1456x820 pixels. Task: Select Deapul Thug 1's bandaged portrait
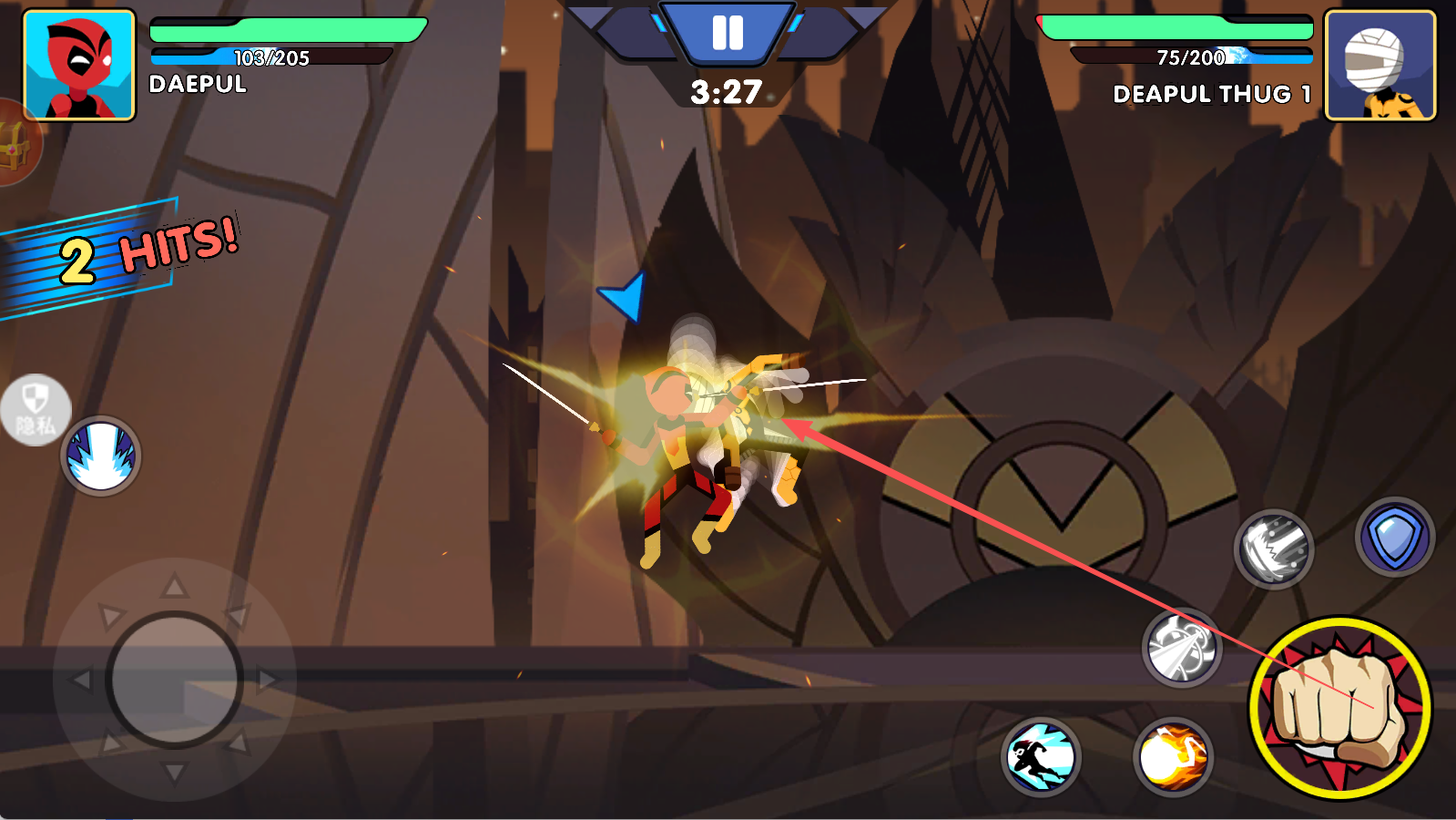1380,66
